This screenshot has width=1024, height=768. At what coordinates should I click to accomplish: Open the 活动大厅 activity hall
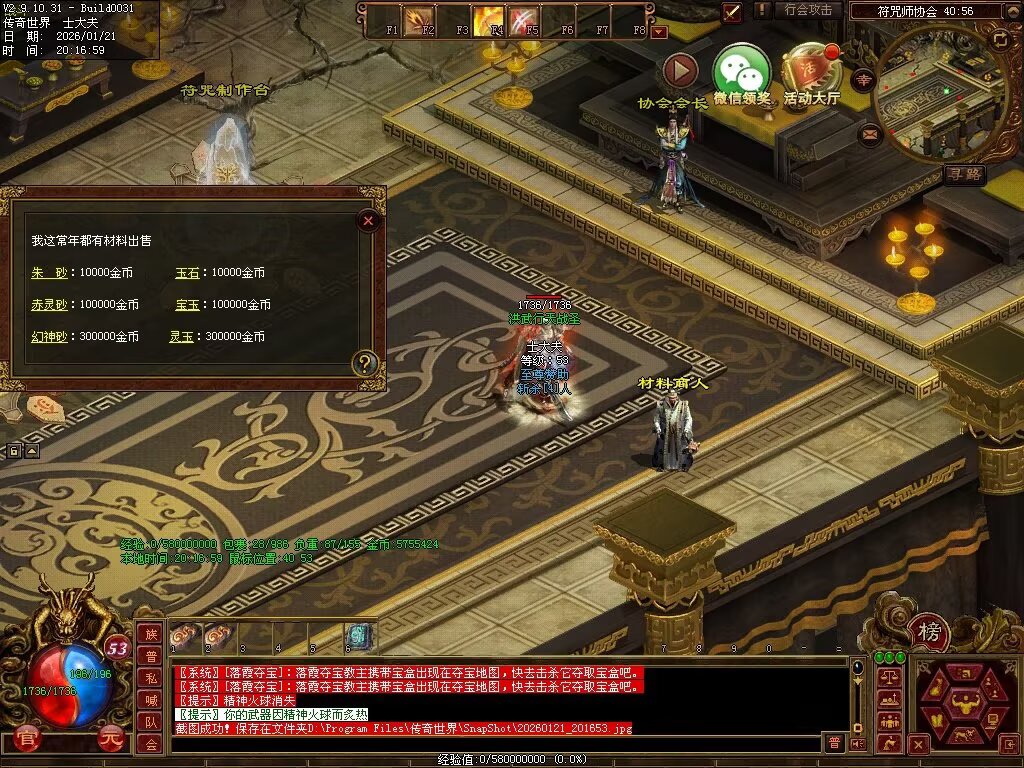point(810,70)
